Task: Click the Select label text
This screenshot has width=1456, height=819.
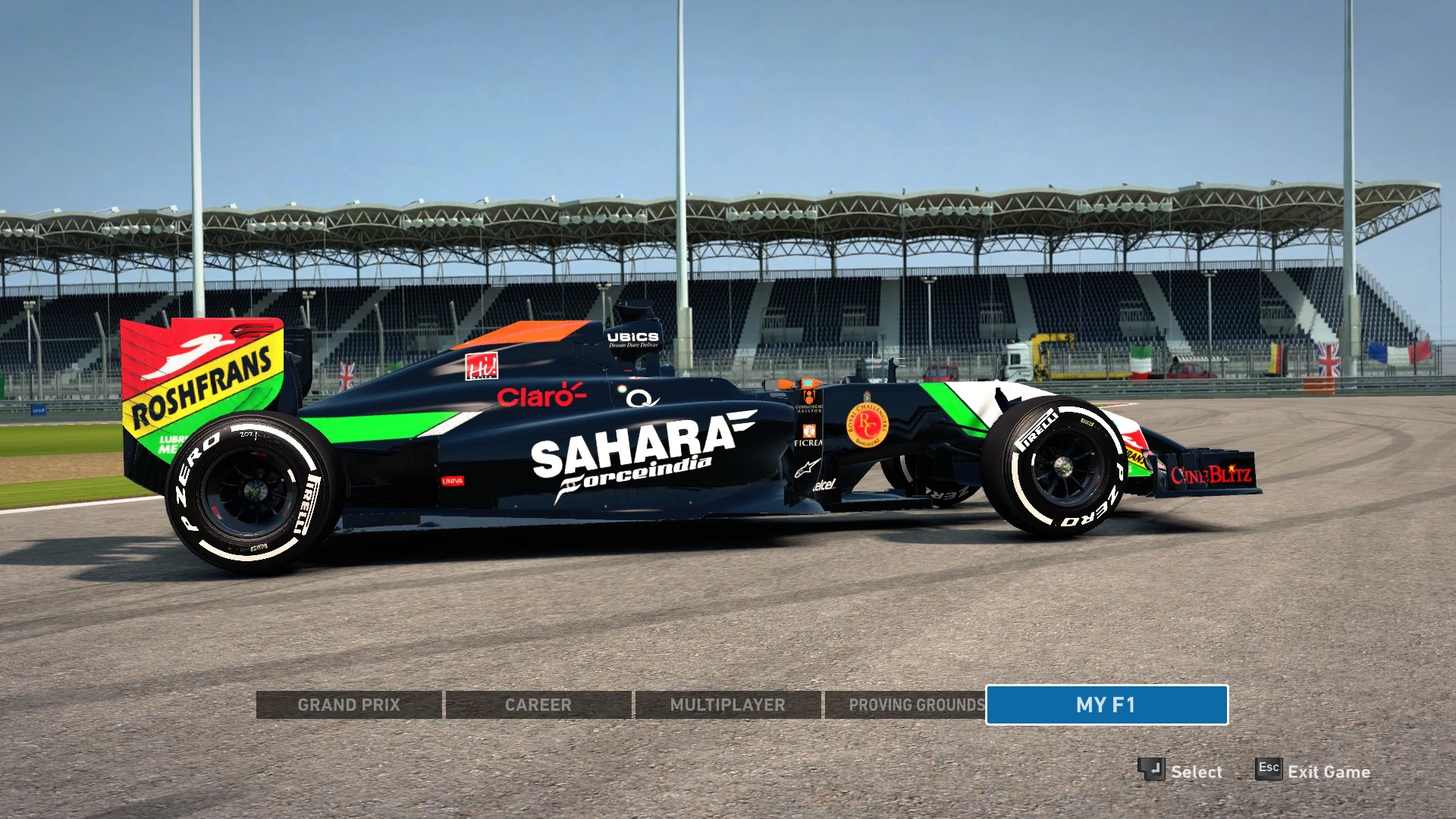Action: click(1197, 771)
